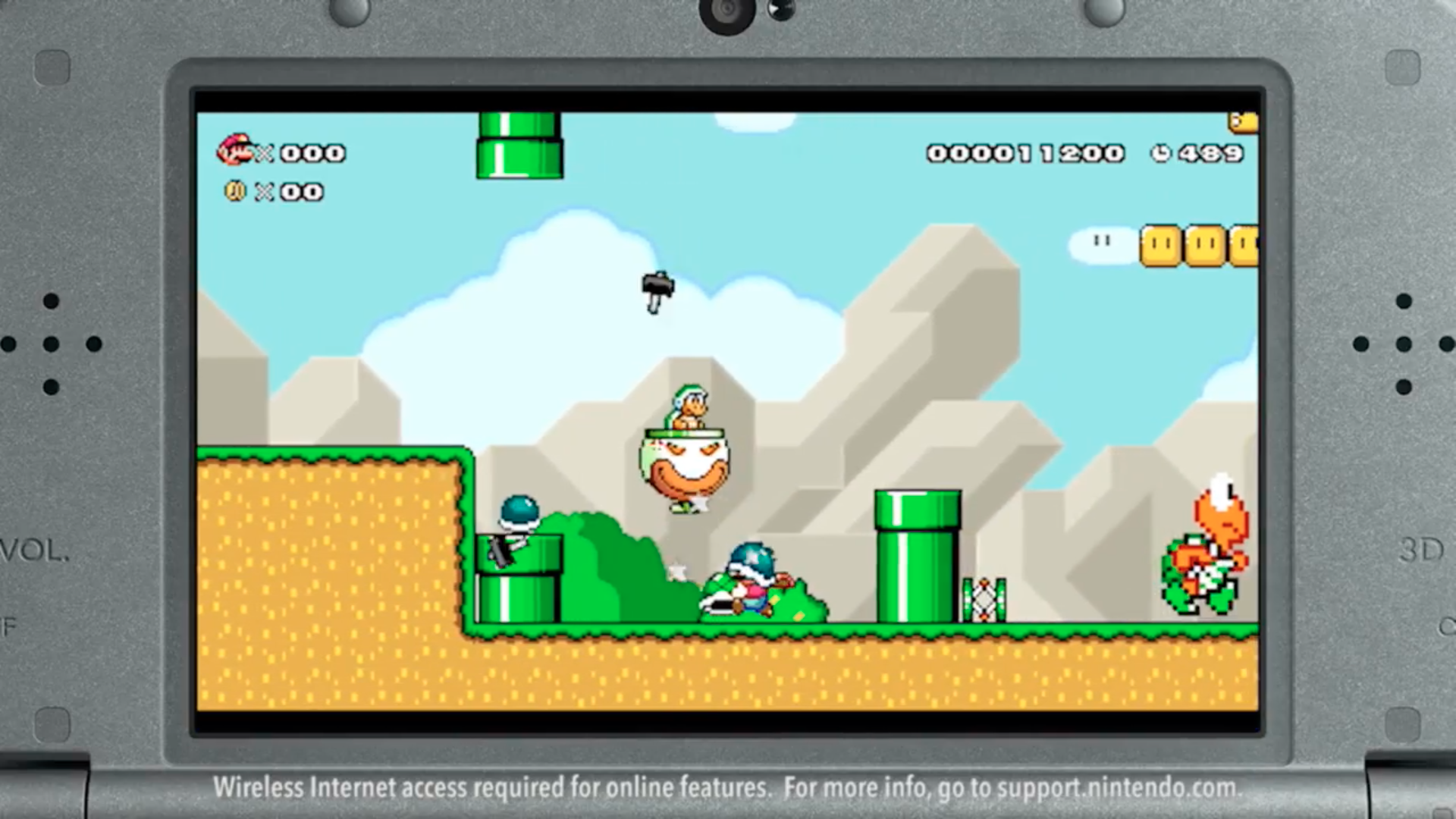The image size is (1456, 819).
Task: Click the partially visible block in the top-right corner
Action: click(x=1241, y=121)
